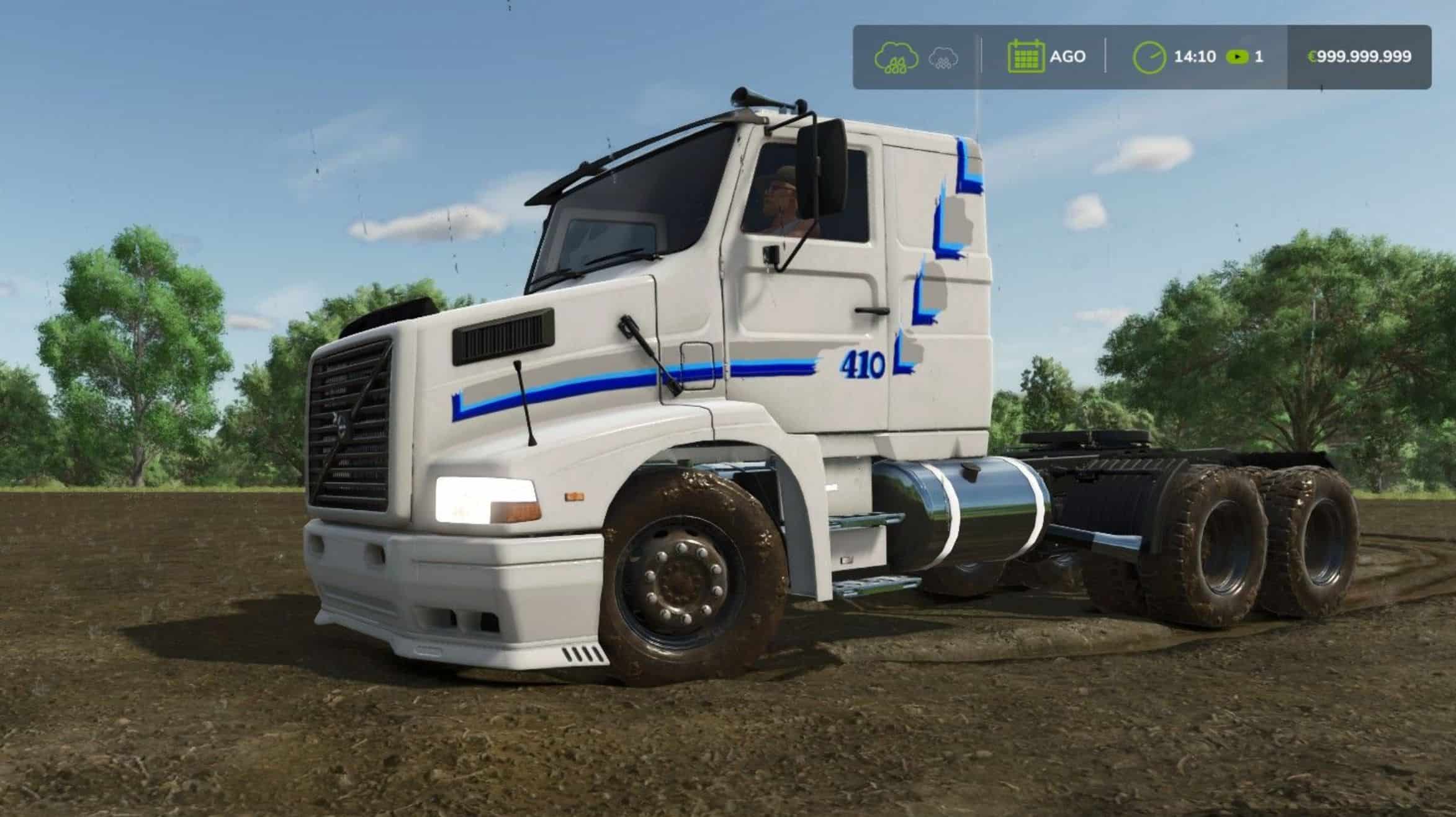Image resolution: width=1456 pixels, height=817 pixels.
Task: Open the calendar icon beside AGO
Action: pyautogui.click(x=1025, y=57)
